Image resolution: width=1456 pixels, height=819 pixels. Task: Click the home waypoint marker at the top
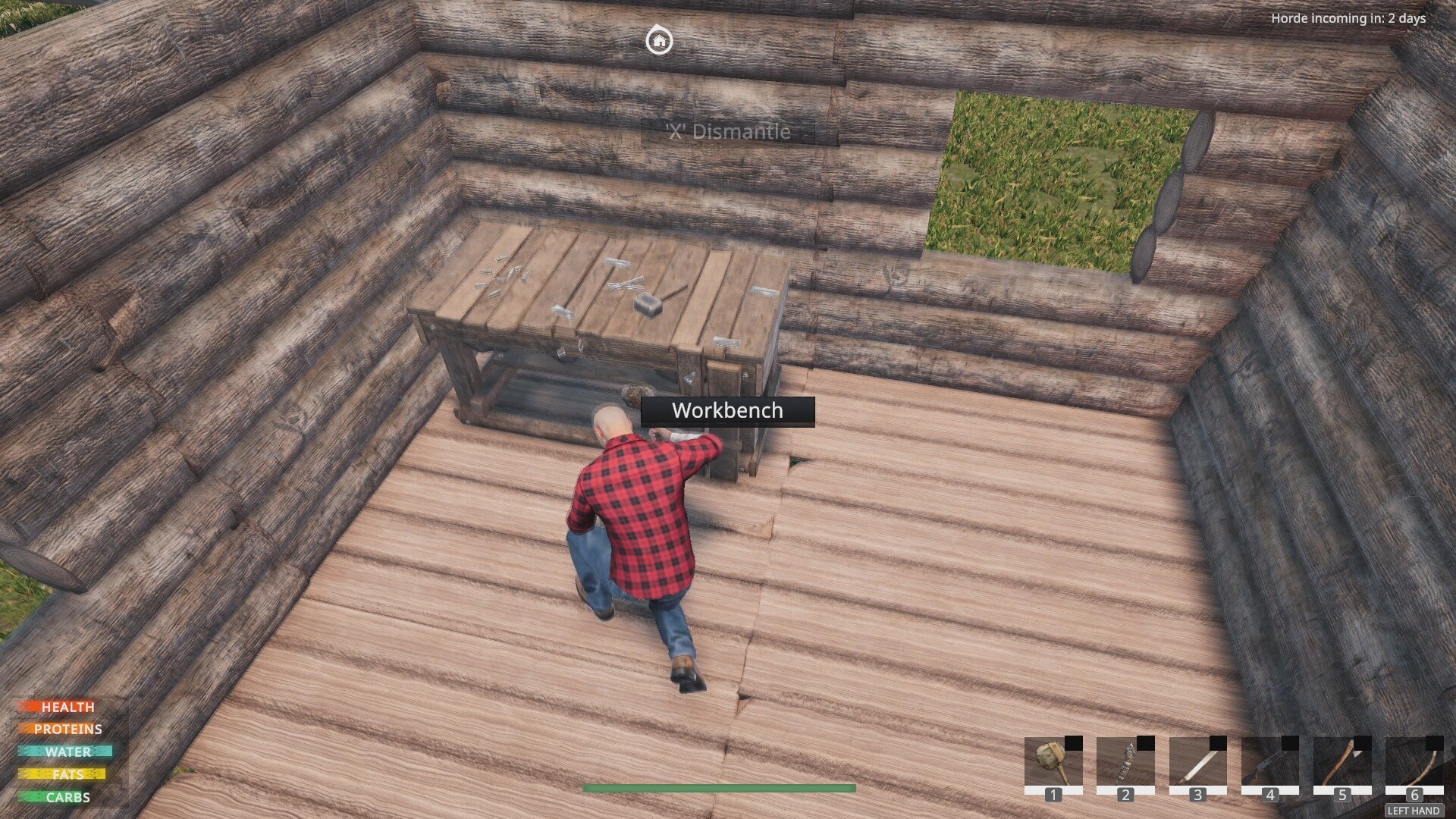(x=659, y=42)
